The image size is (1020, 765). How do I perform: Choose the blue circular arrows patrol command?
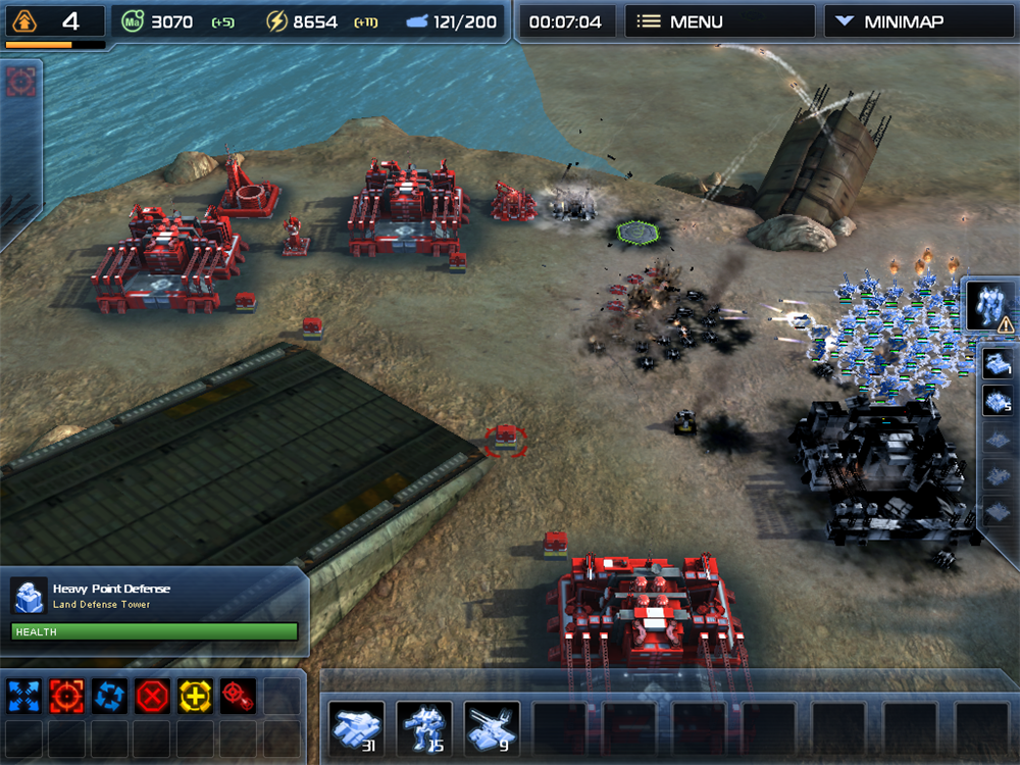109,695
